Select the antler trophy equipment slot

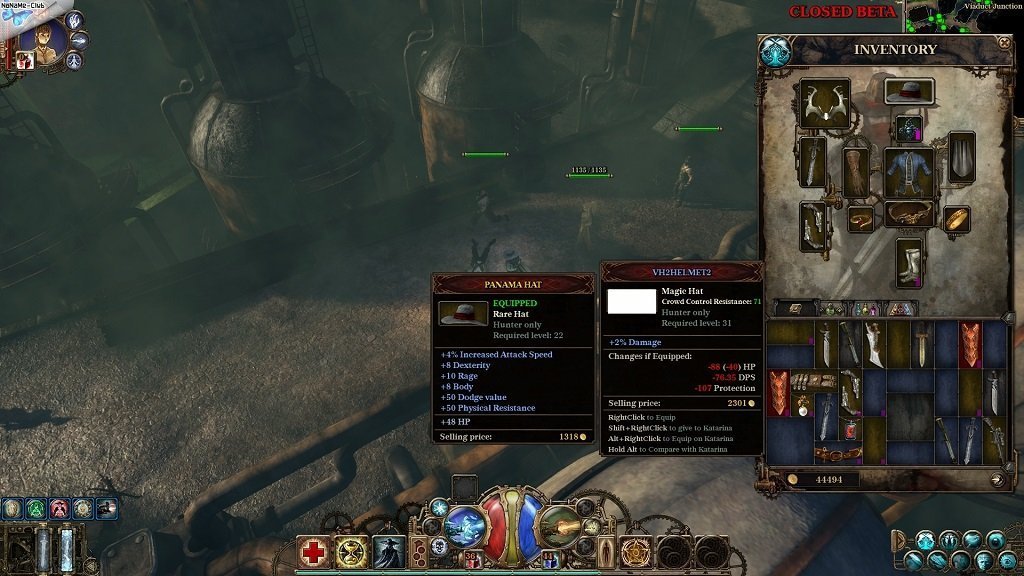[x=825, y=104]
